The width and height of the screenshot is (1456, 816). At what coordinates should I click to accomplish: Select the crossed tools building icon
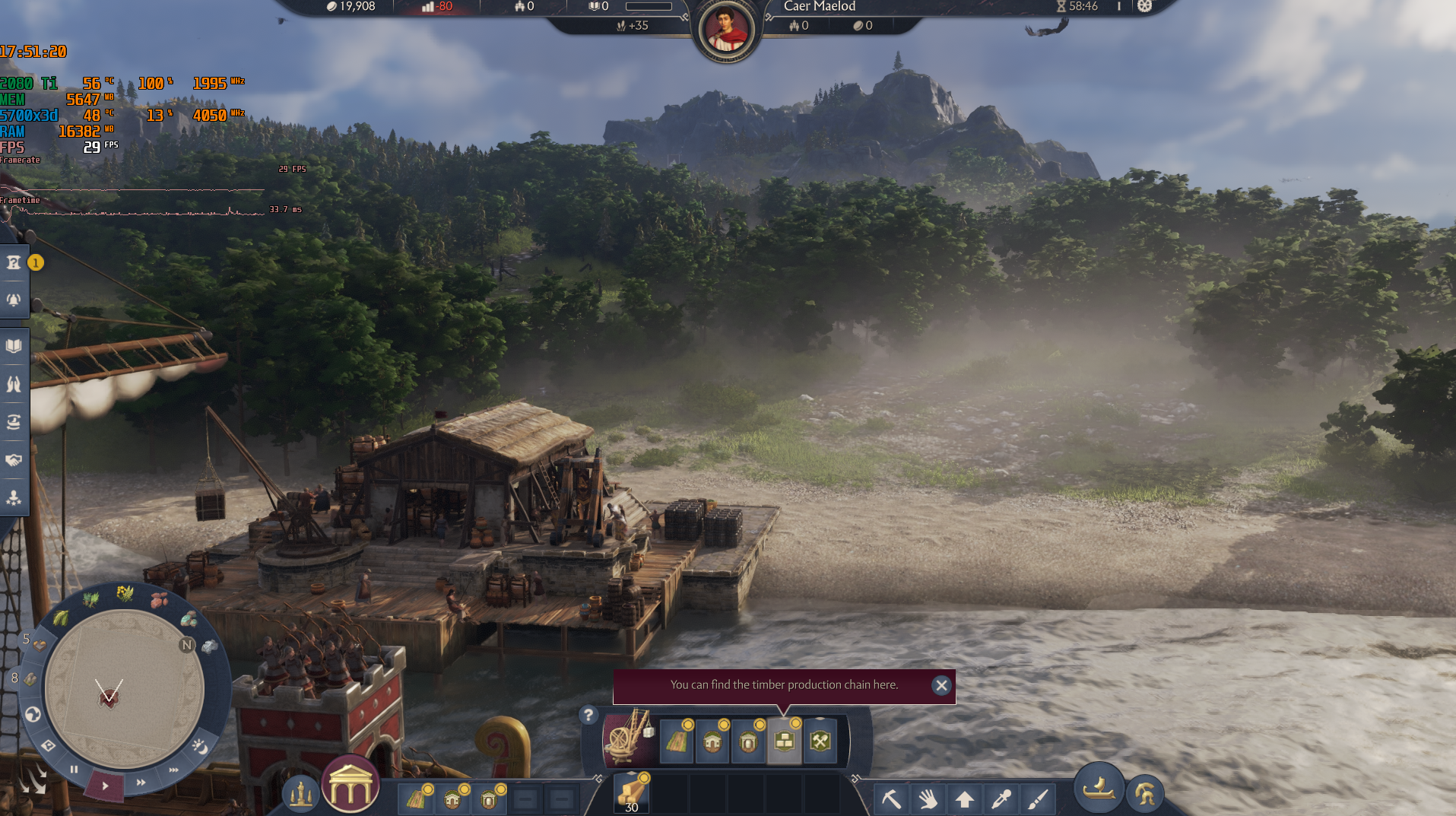[x=820, y=741]
